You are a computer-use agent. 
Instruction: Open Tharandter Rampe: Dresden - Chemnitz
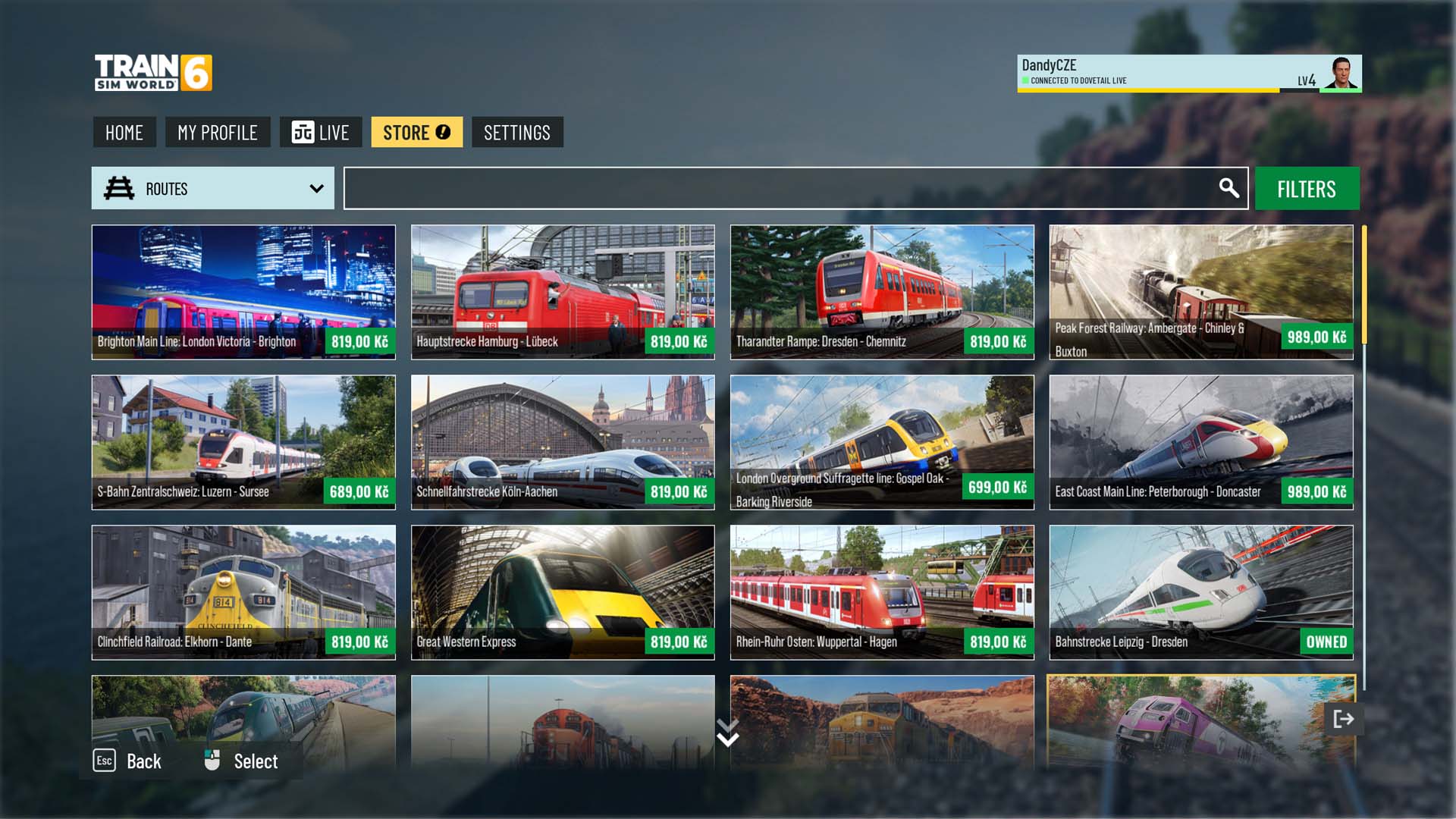(882, 292)
